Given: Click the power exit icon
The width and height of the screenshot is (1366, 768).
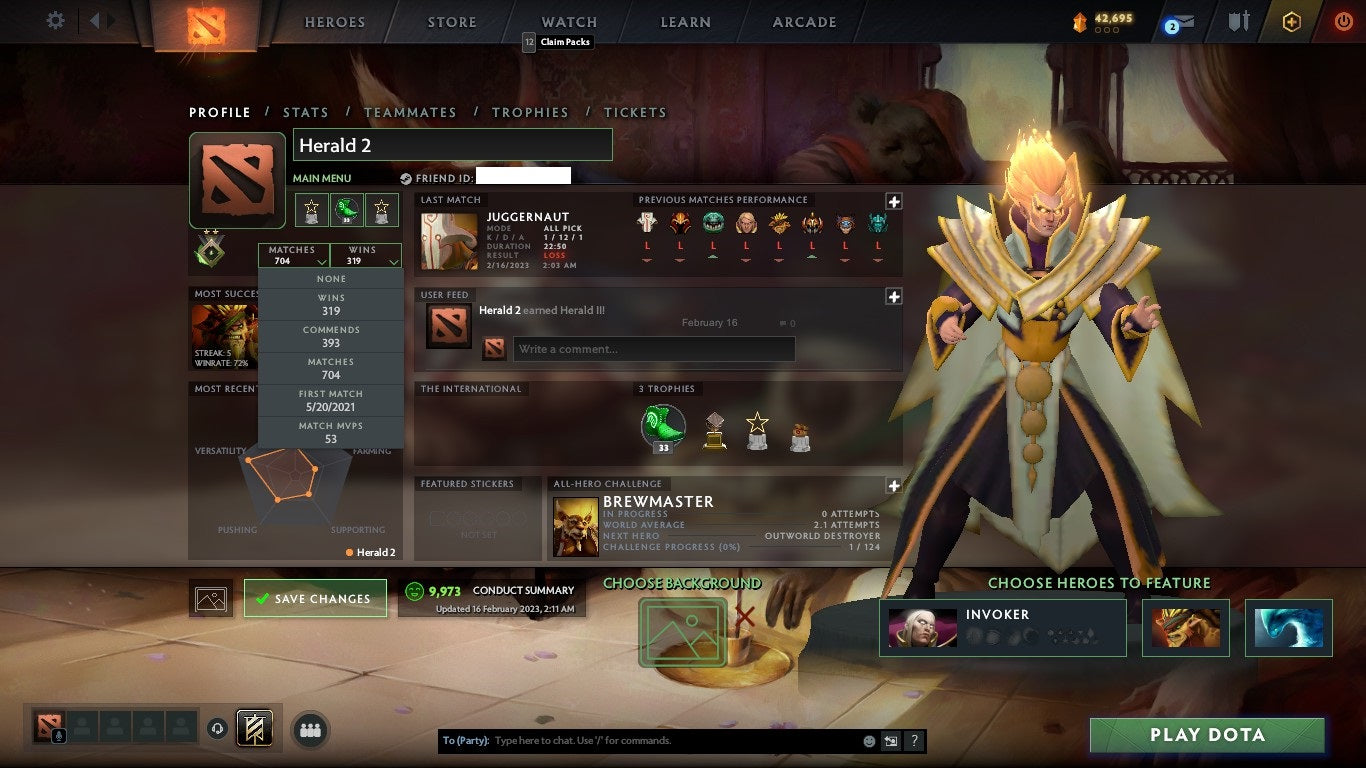Looking at the screenshot, I should pos(1343,23).
